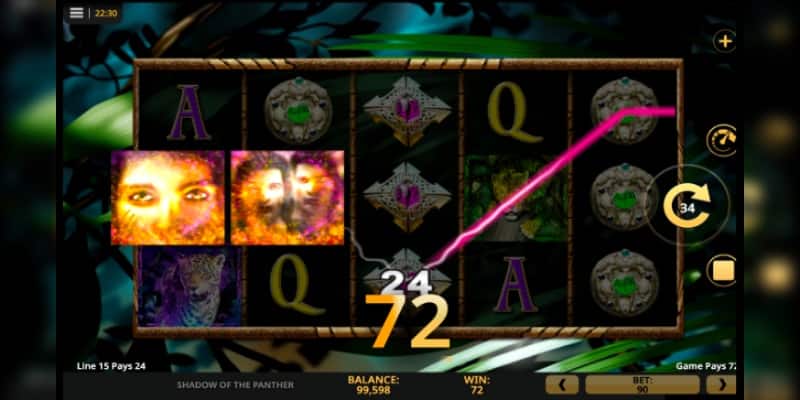Increase the bet with the right arrow
The image size is (800, 400).
click(x=720, y=384)
